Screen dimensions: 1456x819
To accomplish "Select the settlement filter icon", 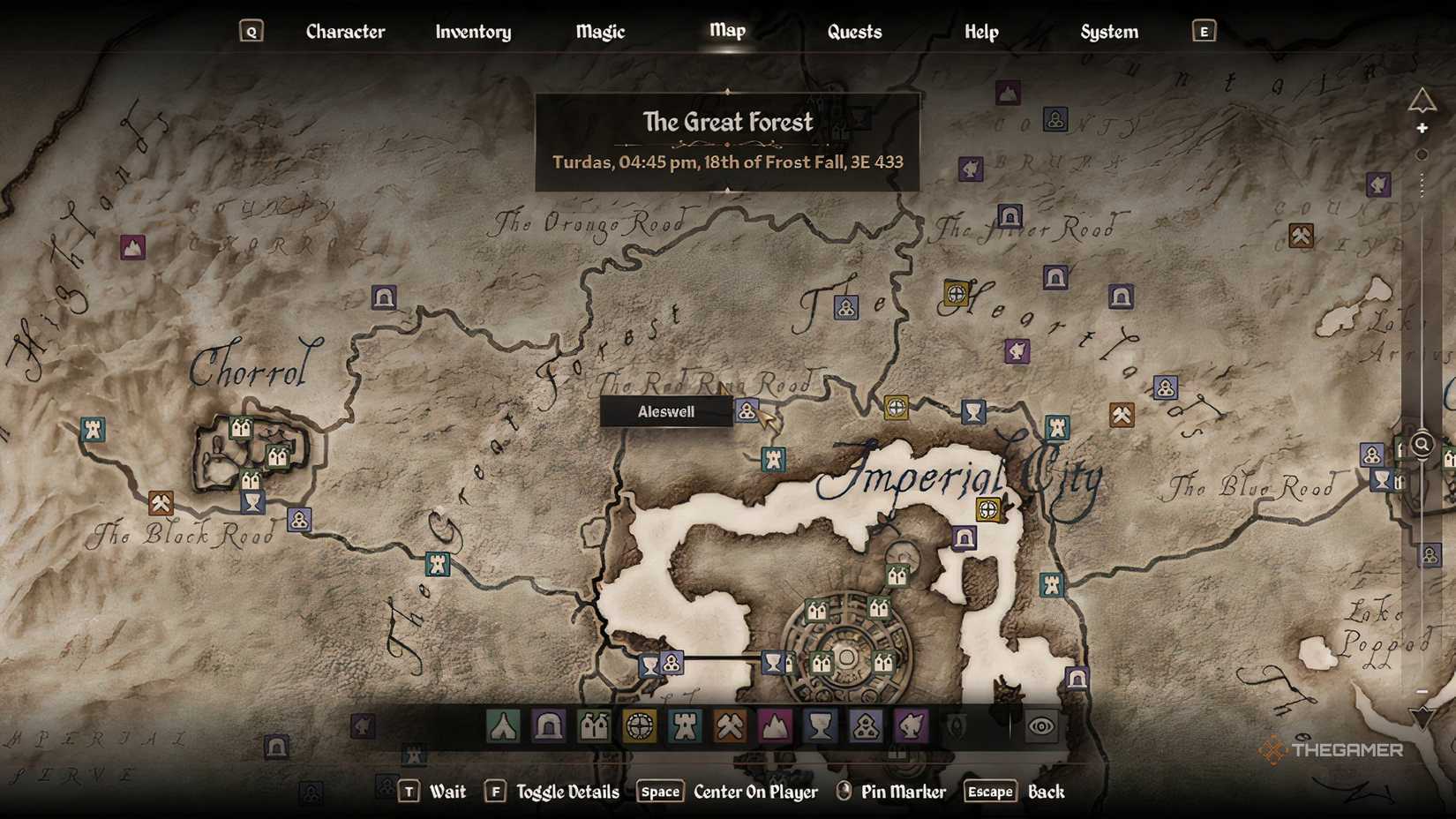I will tap(593, 726).
